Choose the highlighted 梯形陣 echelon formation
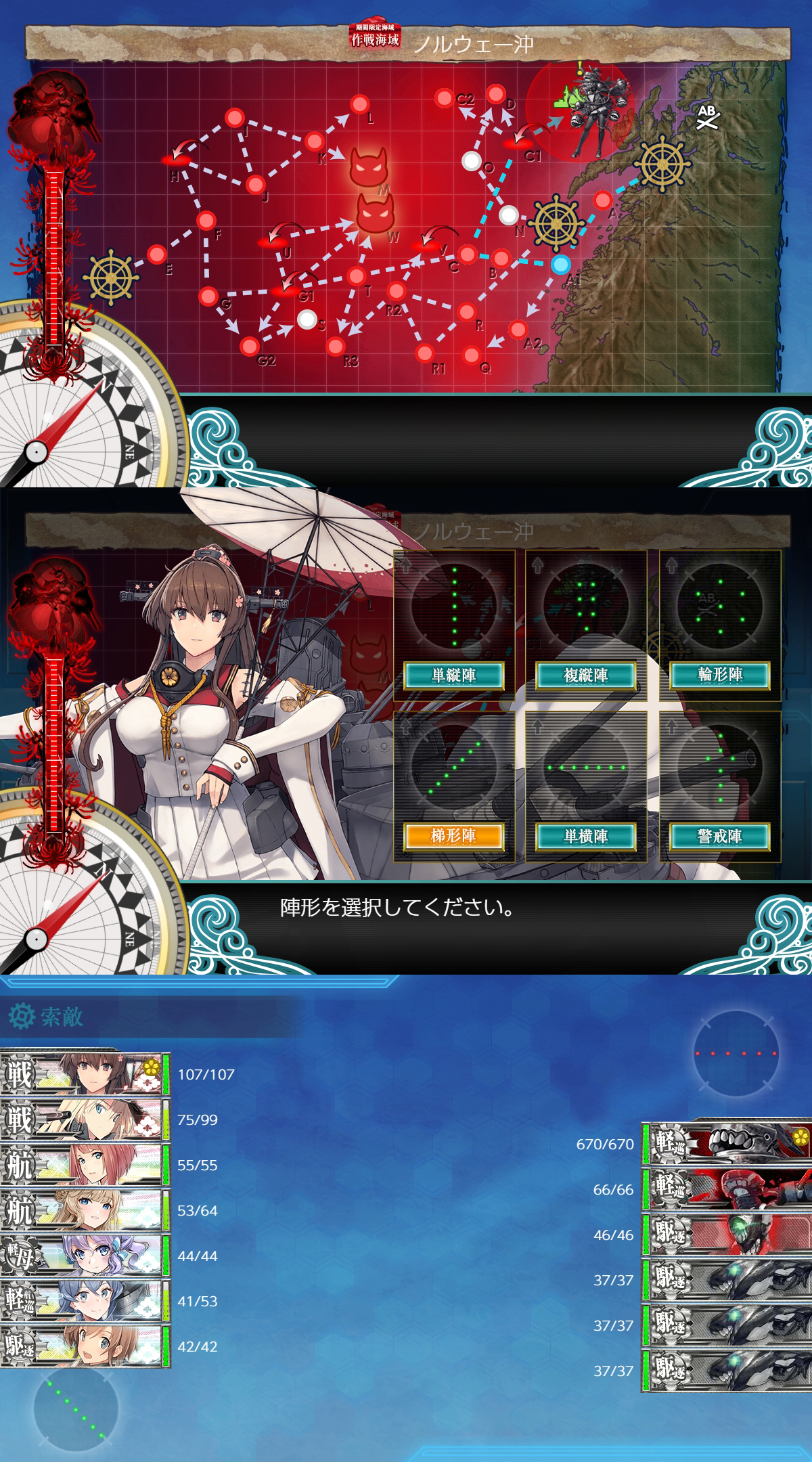812x1462 pixels. [454, 836]
